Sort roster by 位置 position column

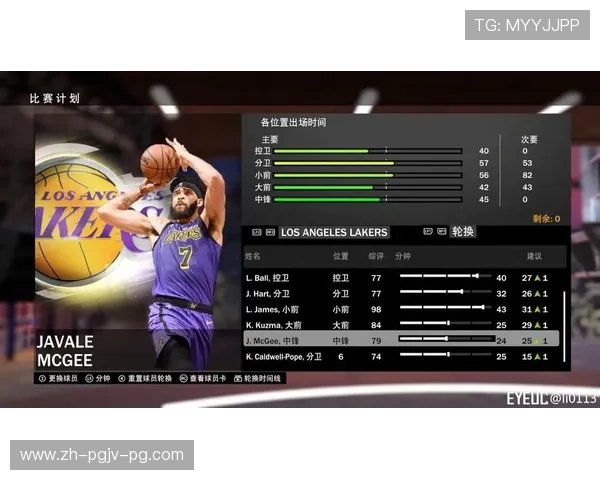tap(340, 257)
